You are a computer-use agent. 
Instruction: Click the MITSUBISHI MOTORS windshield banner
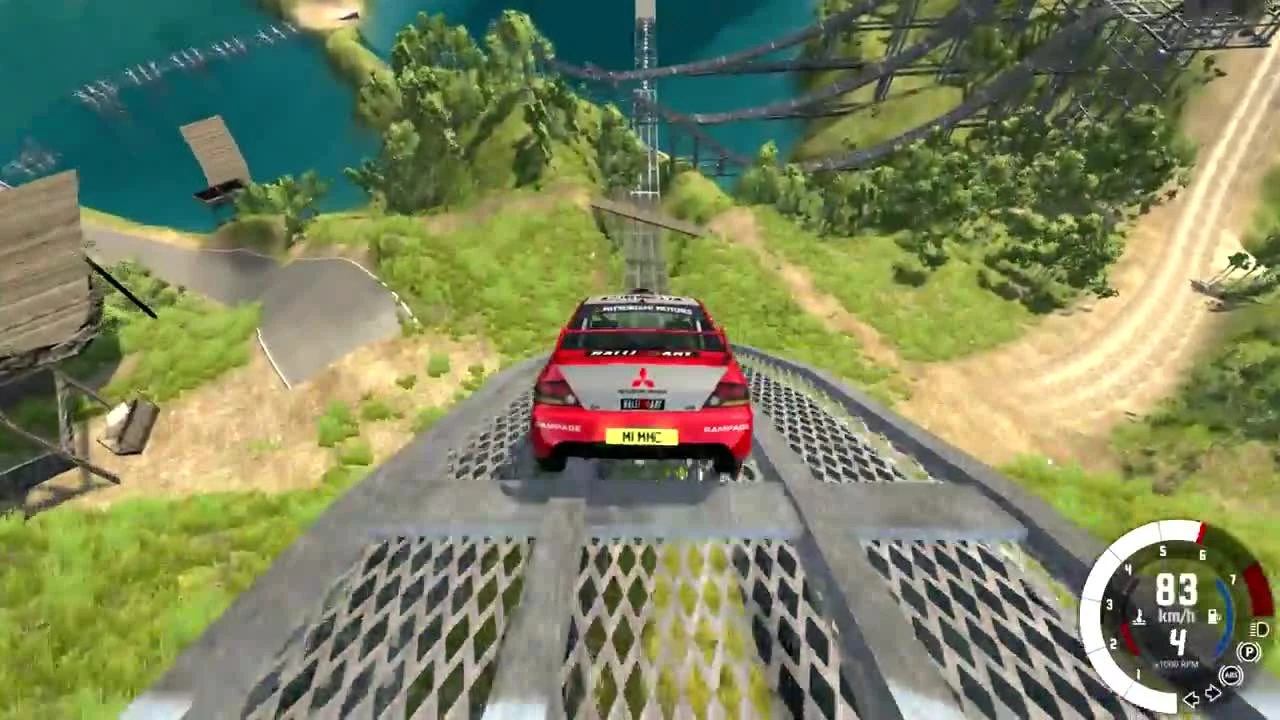click(x=647, y=309)
